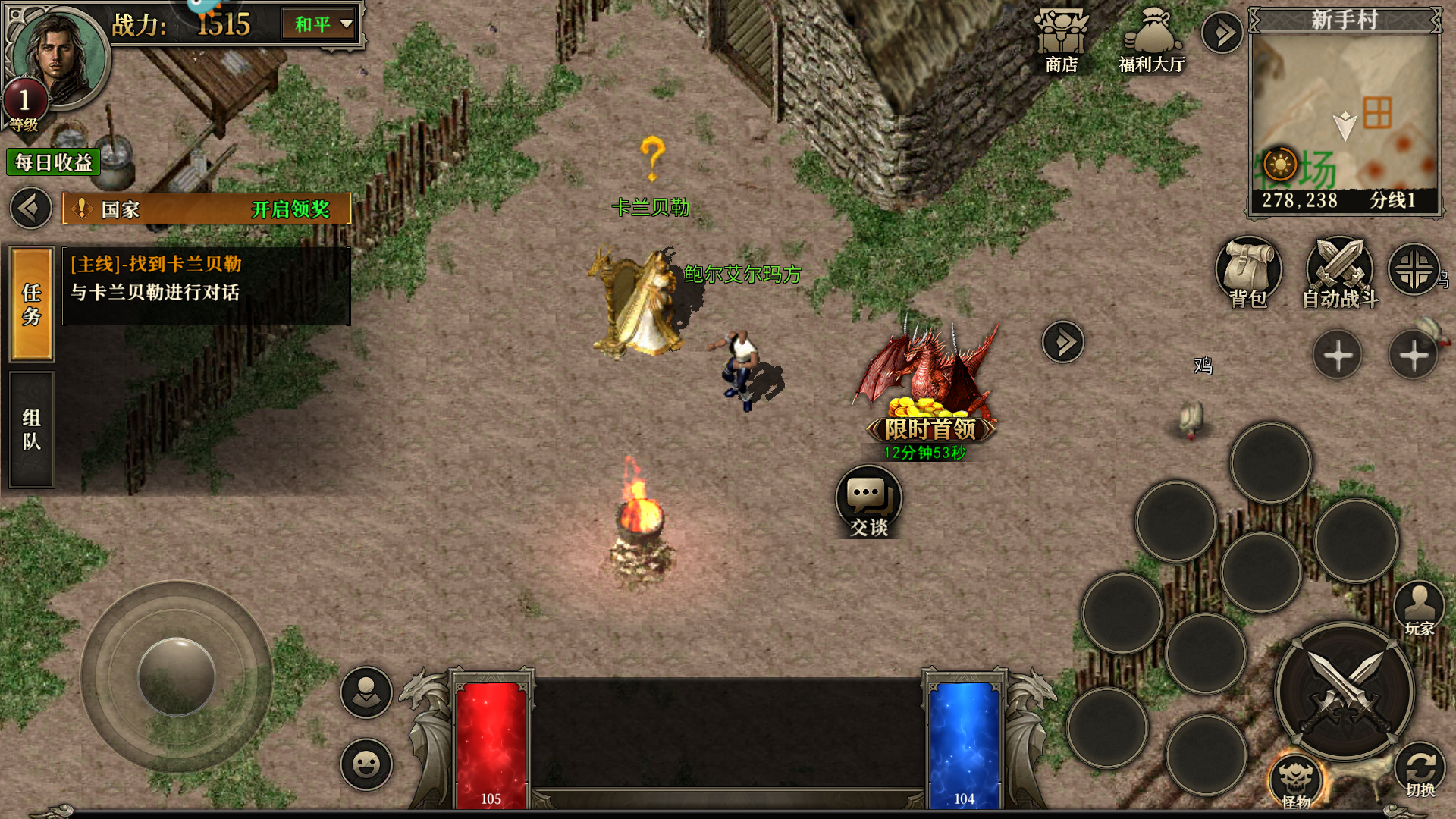Select the 任务 quest tab
Viewport: 1456px width, 819px height.
(x=32, y=304)
